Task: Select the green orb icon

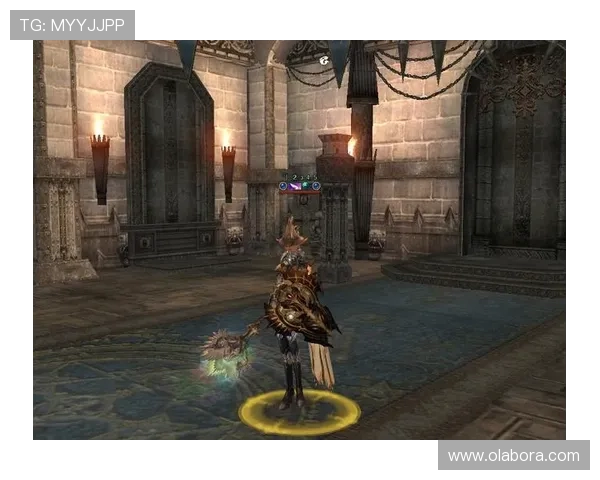Action: [305, 185]
